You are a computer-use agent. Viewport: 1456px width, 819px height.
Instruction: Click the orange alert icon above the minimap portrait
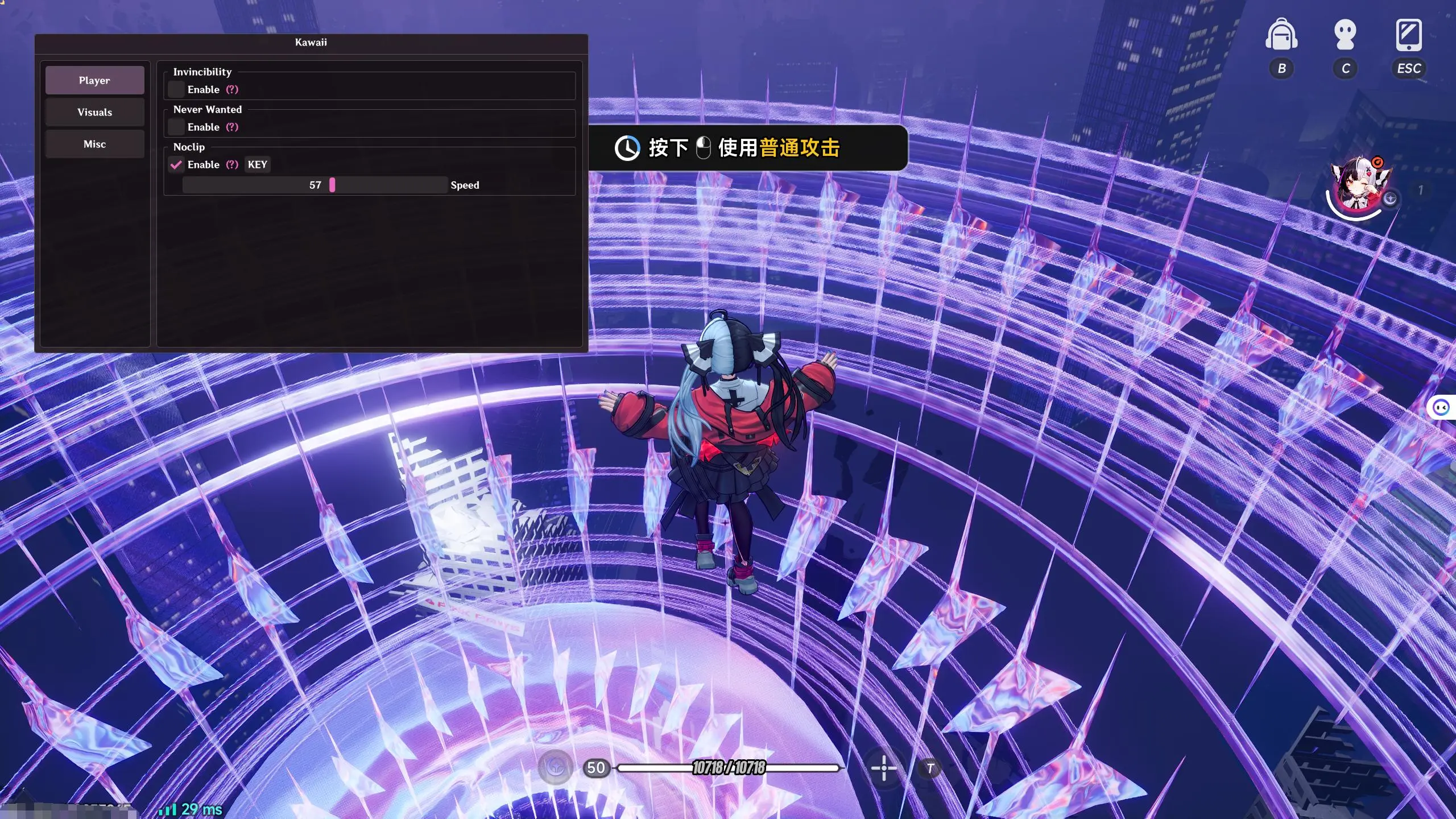(1379, 161)
